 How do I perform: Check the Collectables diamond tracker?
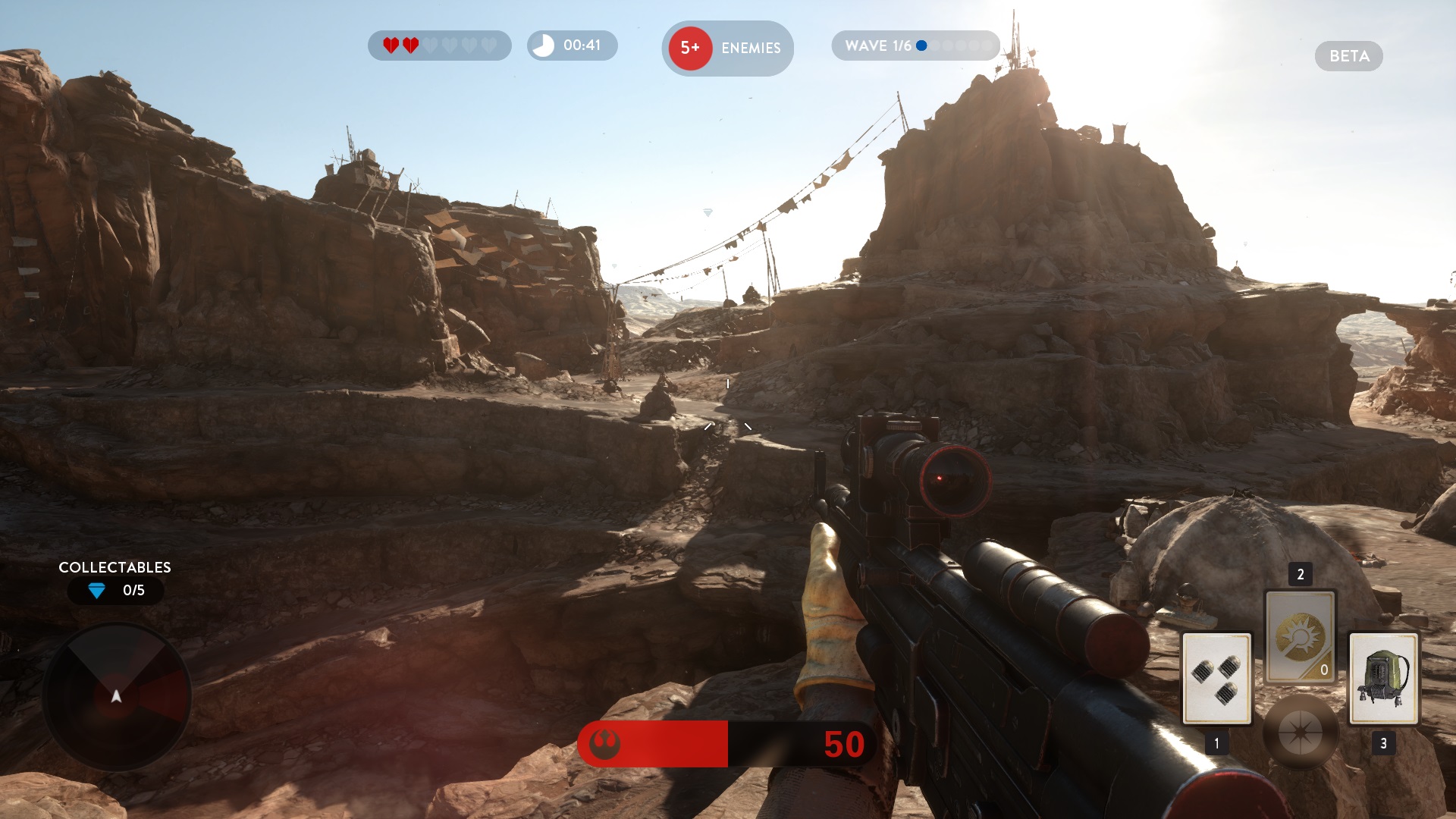coord(115,590)
